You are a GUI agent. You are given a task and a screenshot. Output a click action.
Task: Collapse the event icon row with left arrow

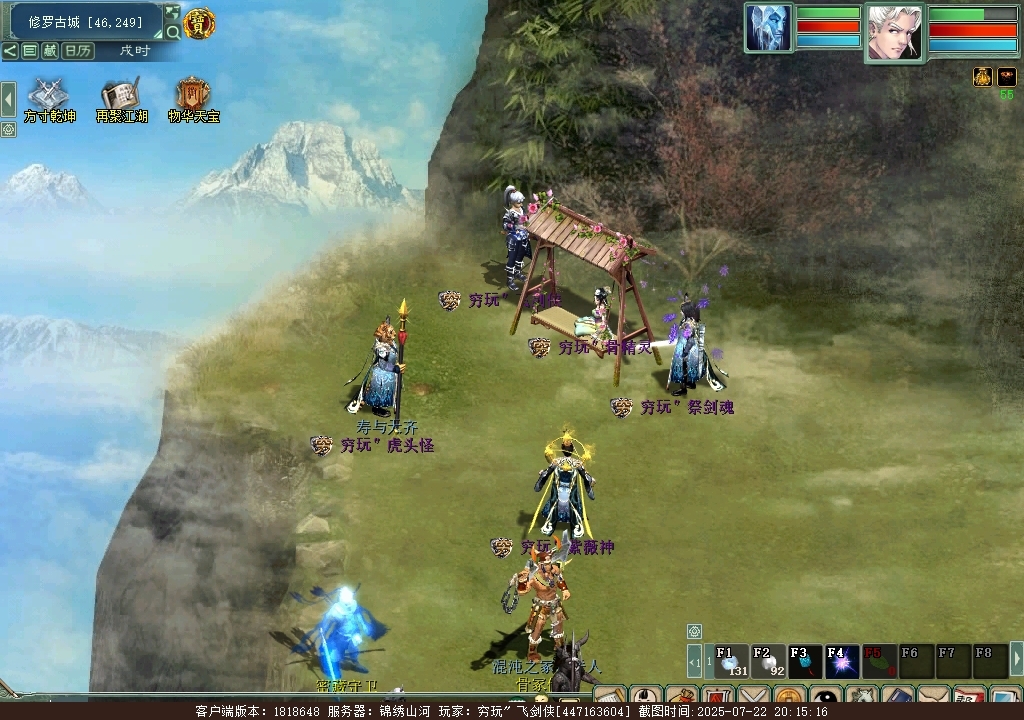(8, 99)
